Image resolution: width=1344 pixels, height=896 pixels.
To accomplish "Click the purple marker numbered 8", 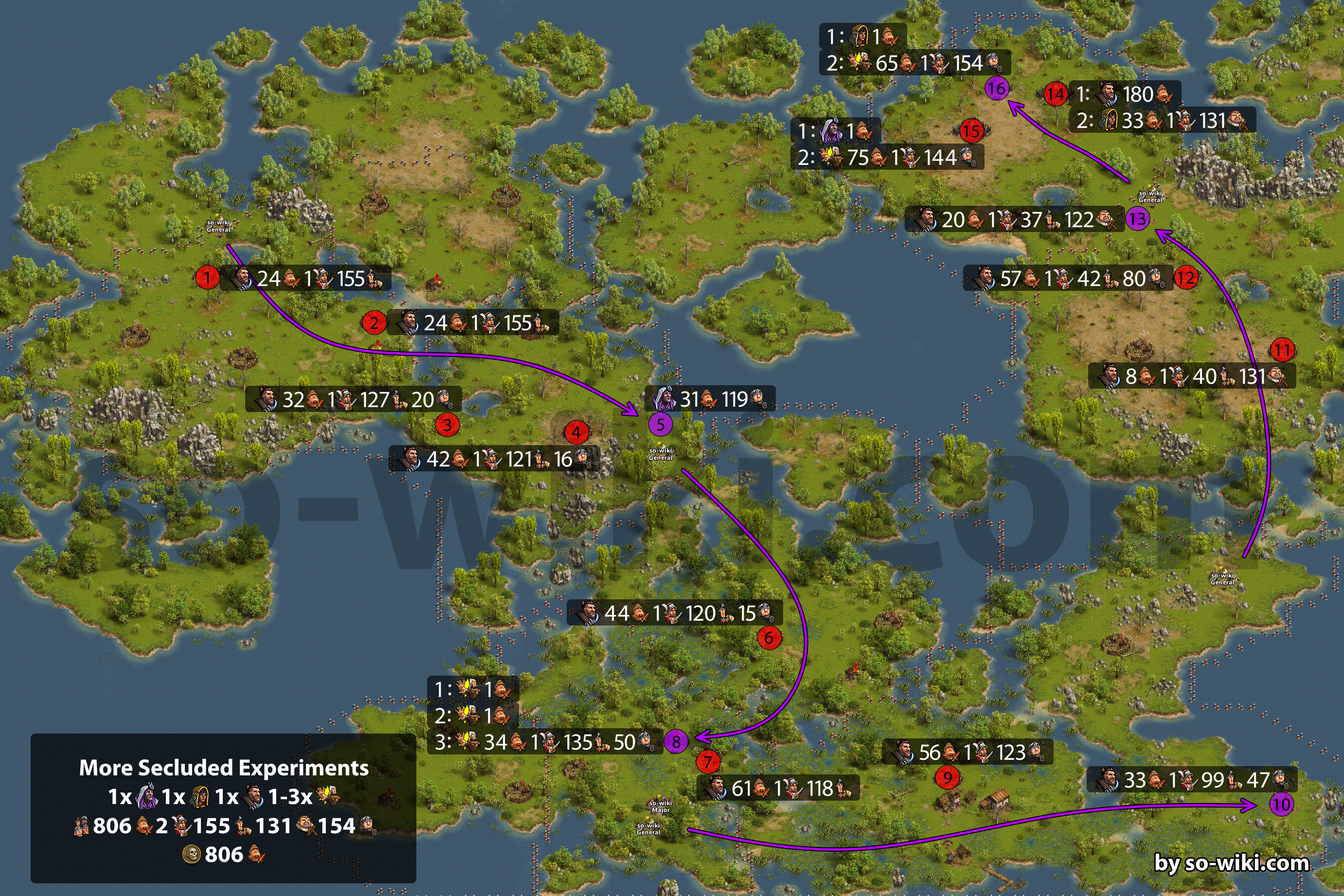I will 676,742.
